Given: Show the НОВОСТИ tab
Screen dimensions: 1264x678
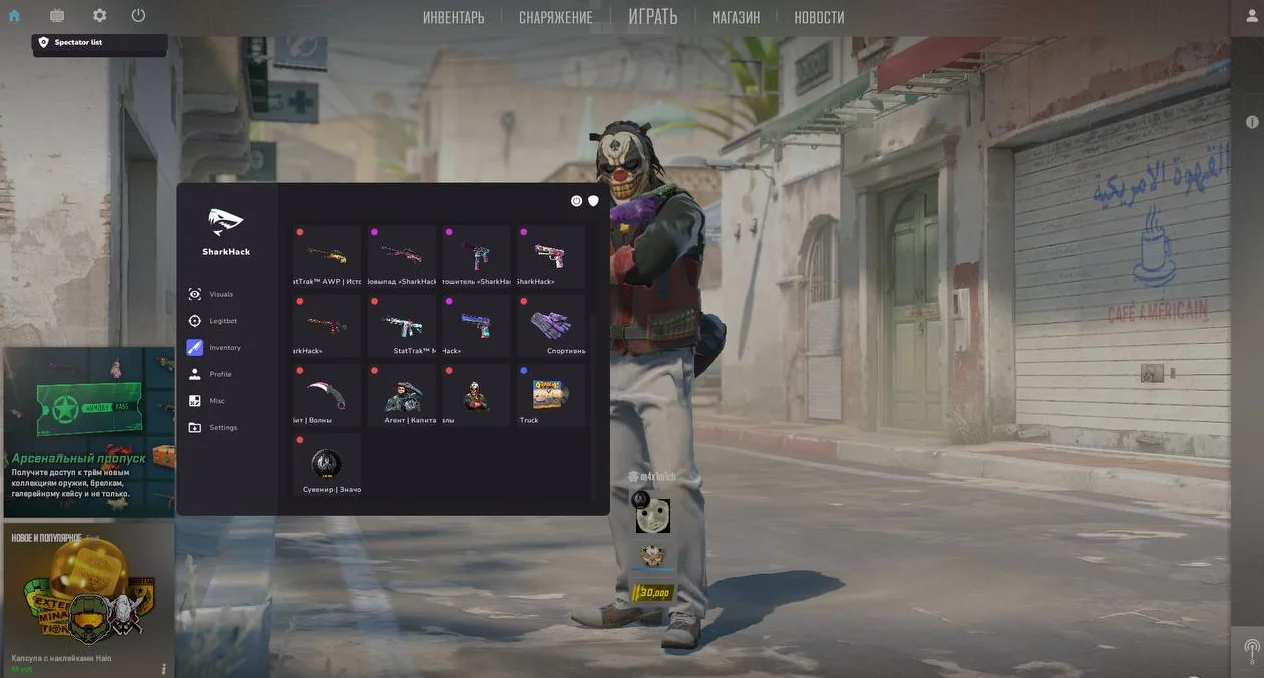Looking at the screenshot, I should (x=819, y=18).
